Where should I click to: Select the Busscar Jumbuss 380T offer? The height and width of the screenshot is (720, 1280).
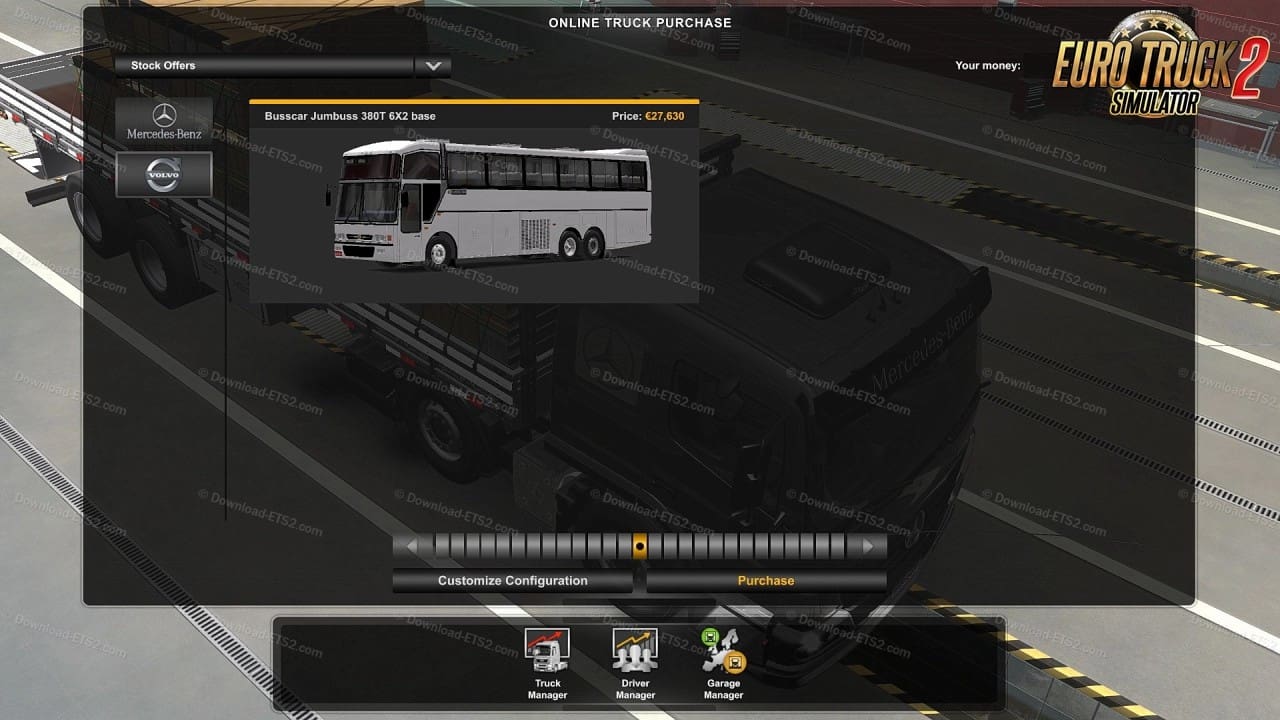coord(473,202)
